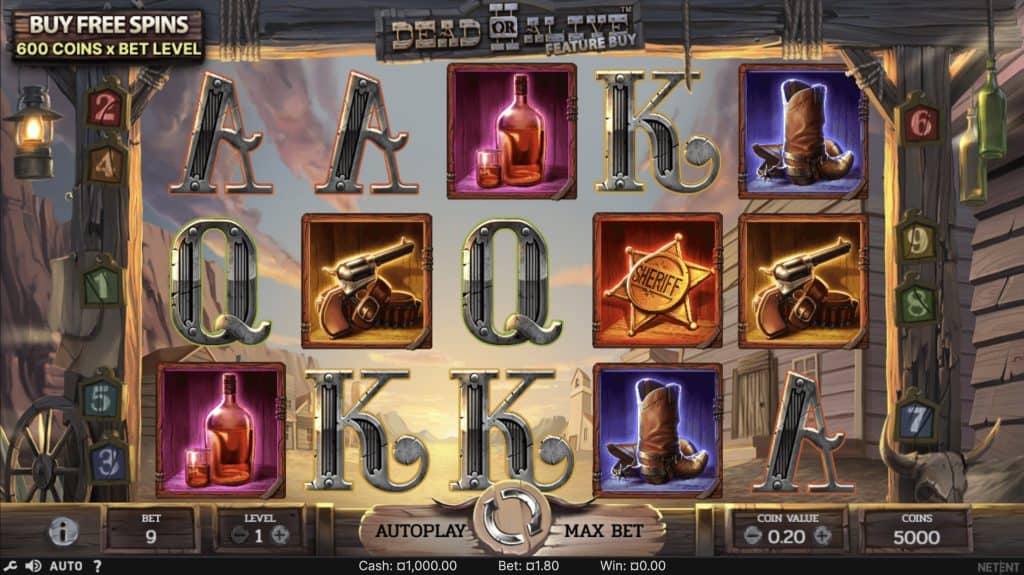The width and height of the screenshot is (1024, 575).
Task: Open game settings via the wrench icon
Action: click(9, 566)
